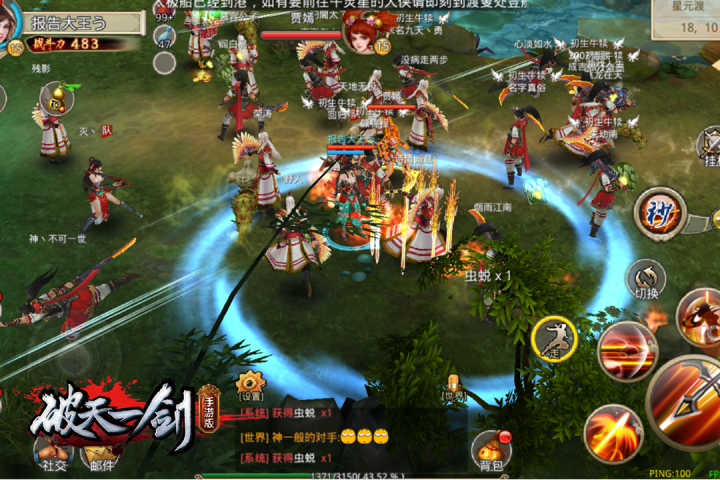
Task: Open the 背包 backpack inventory
Action: pyautogui.click(x=490, y=452)
